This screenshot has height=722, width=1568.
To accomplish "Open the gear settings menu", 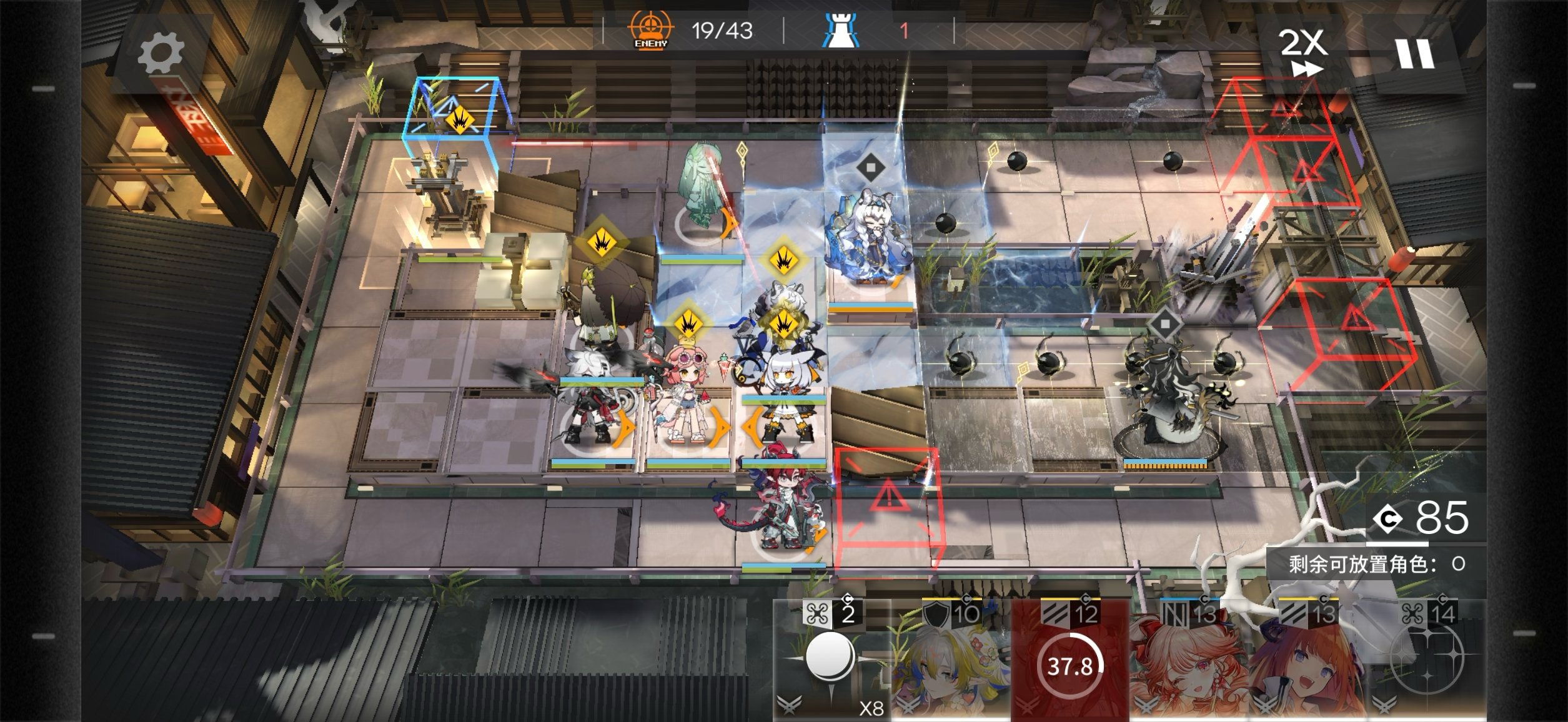I will [x=161, y=53].
